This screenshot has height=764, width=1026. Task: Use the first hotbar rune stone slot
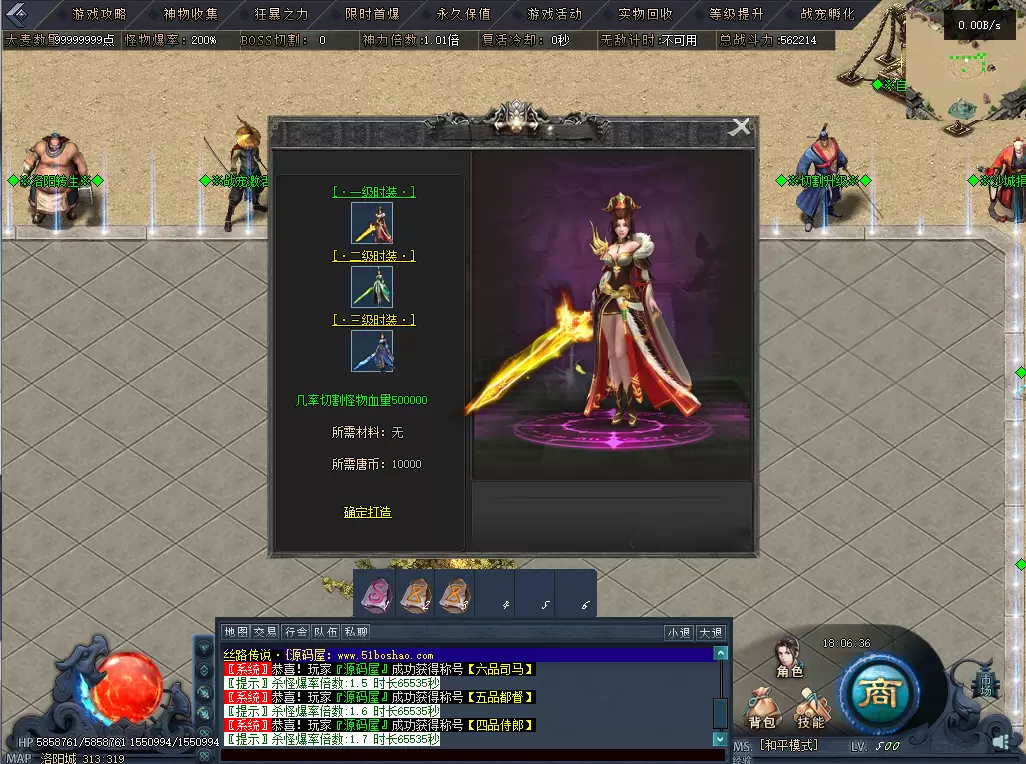point(375,594)
